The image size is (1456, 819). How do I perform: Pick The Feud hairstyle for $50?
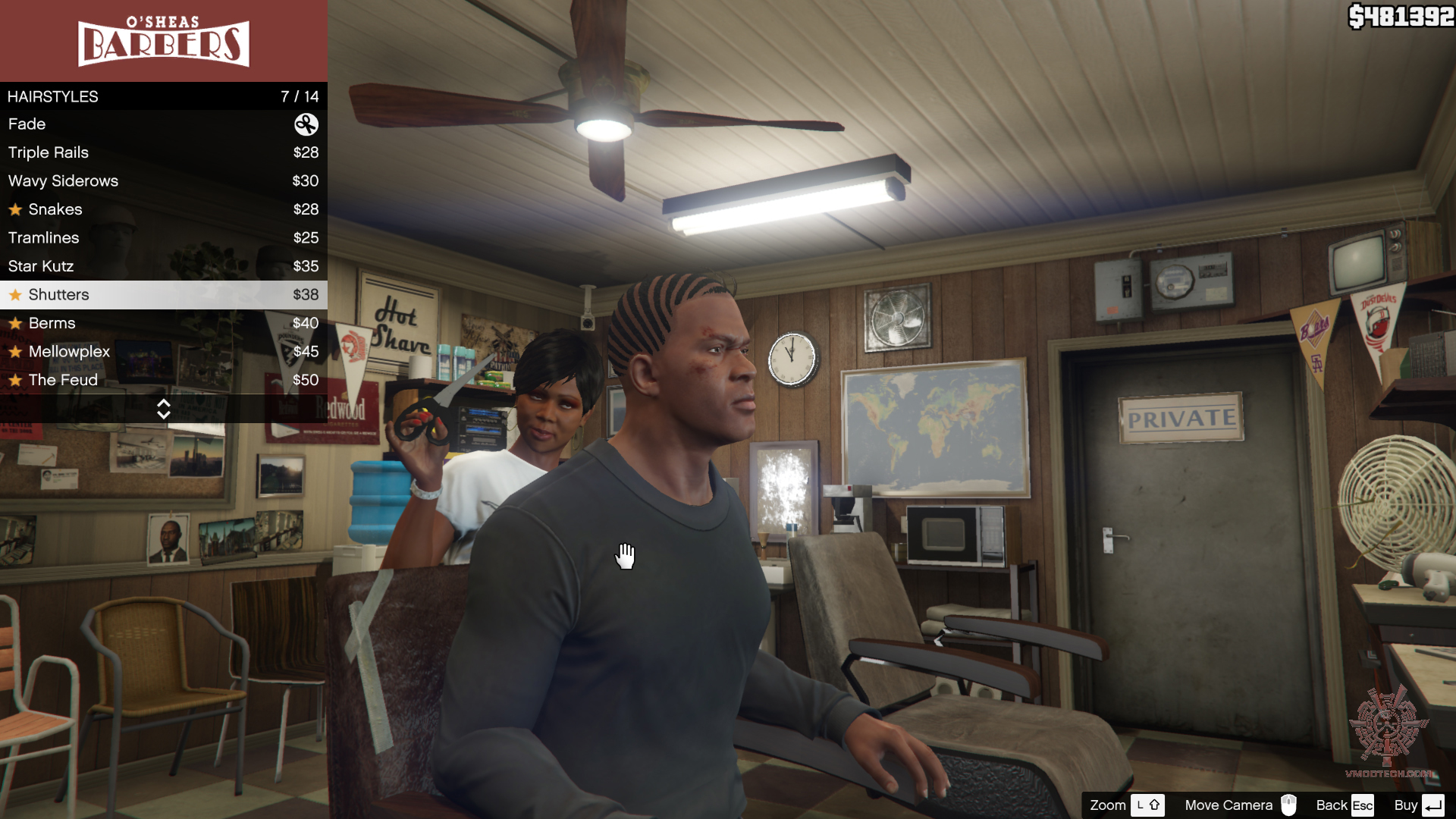coord(163,380)
